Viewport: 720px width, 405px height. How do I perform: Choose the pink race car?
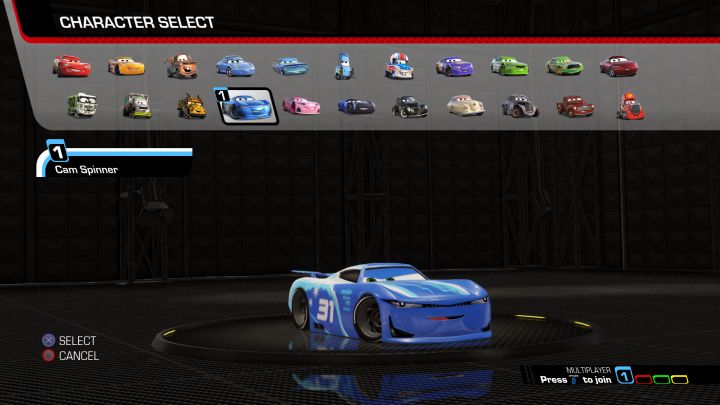(301, 104)
